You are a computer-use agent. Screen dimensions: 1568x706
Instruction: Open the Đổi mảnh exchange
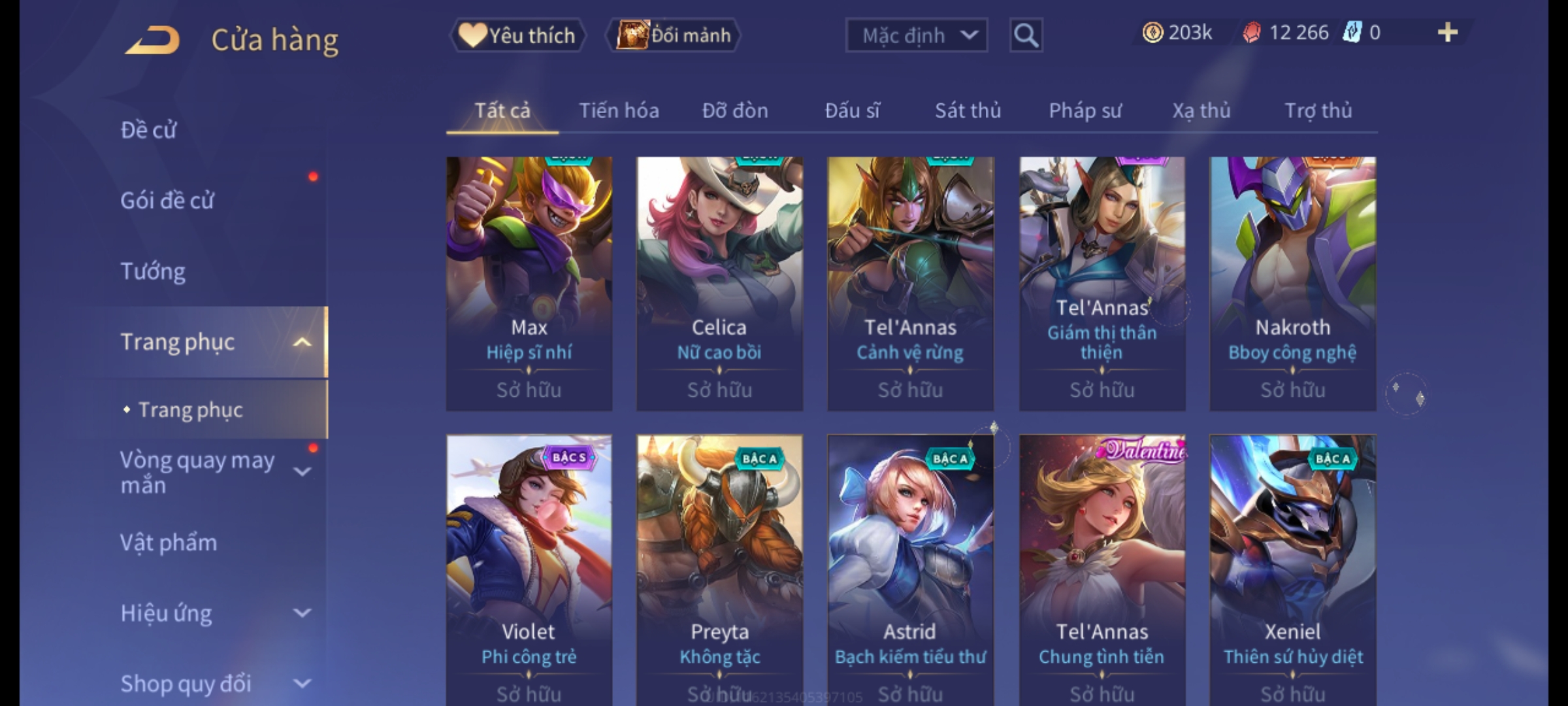674,35
